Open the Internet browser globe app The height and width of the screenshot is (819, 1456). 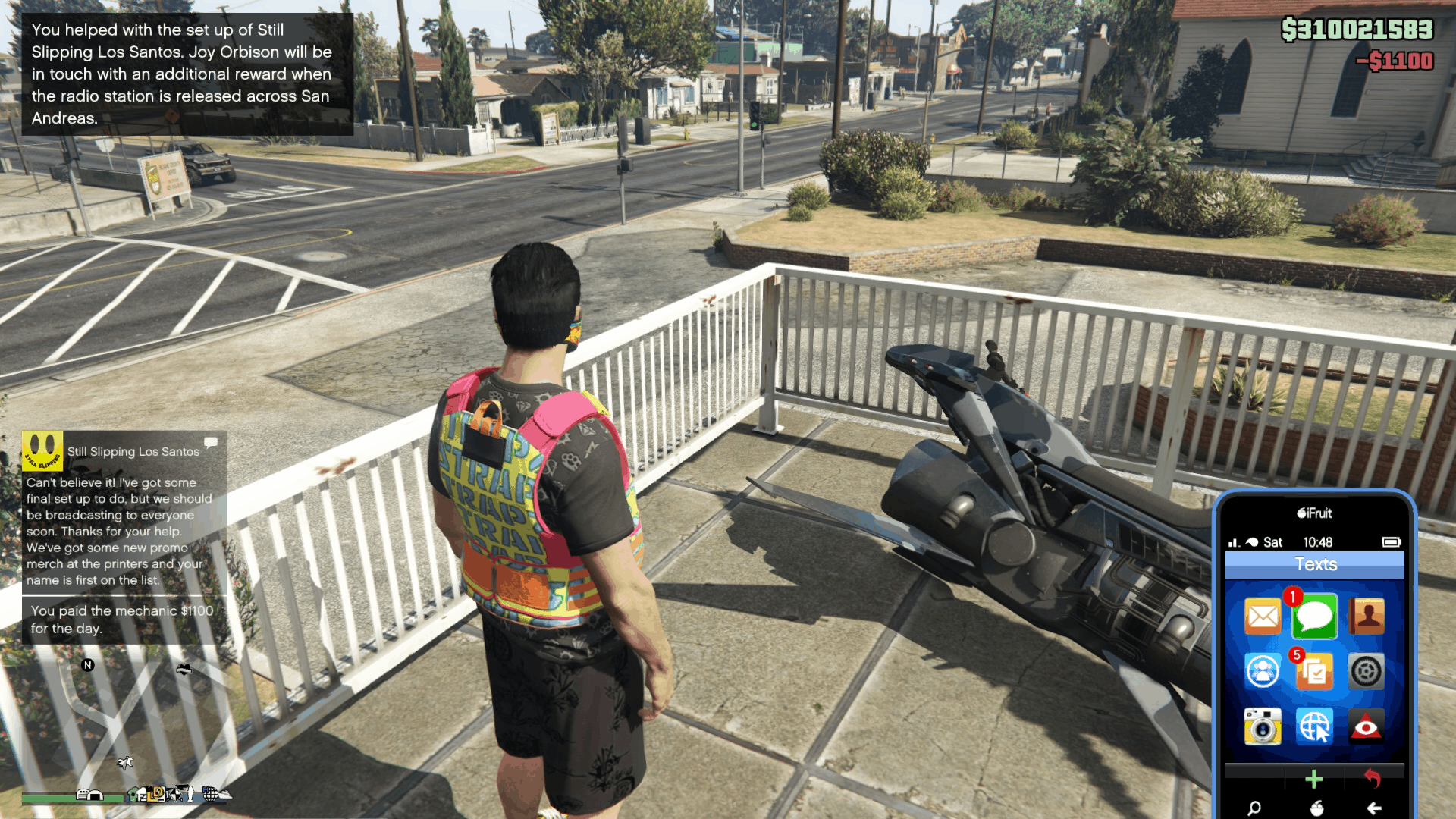click(1314, 726)
